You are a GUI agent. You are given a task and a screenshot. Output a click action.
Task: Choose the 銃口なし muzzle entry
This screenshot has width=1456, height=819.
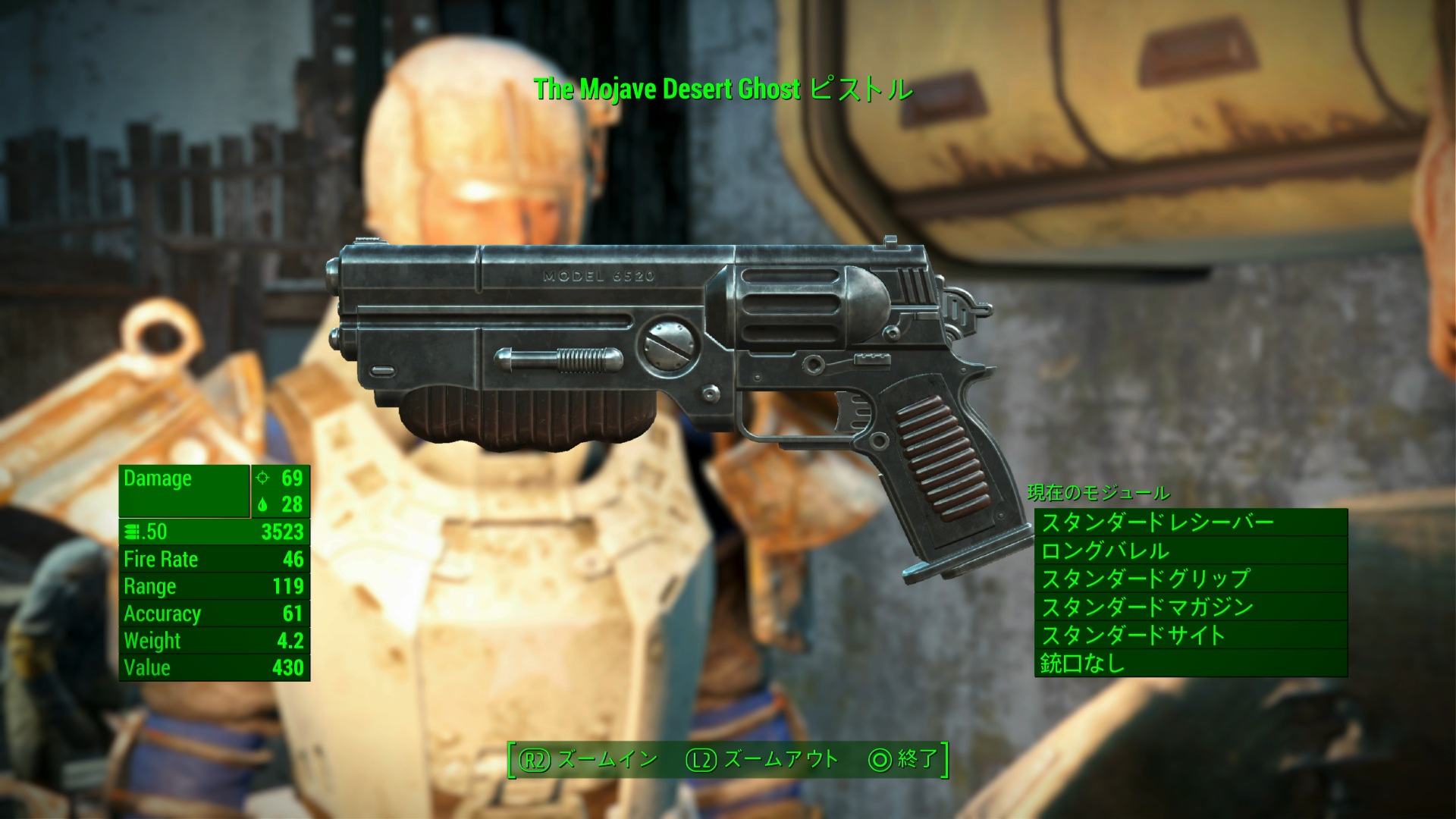(x=1190, y=664)
